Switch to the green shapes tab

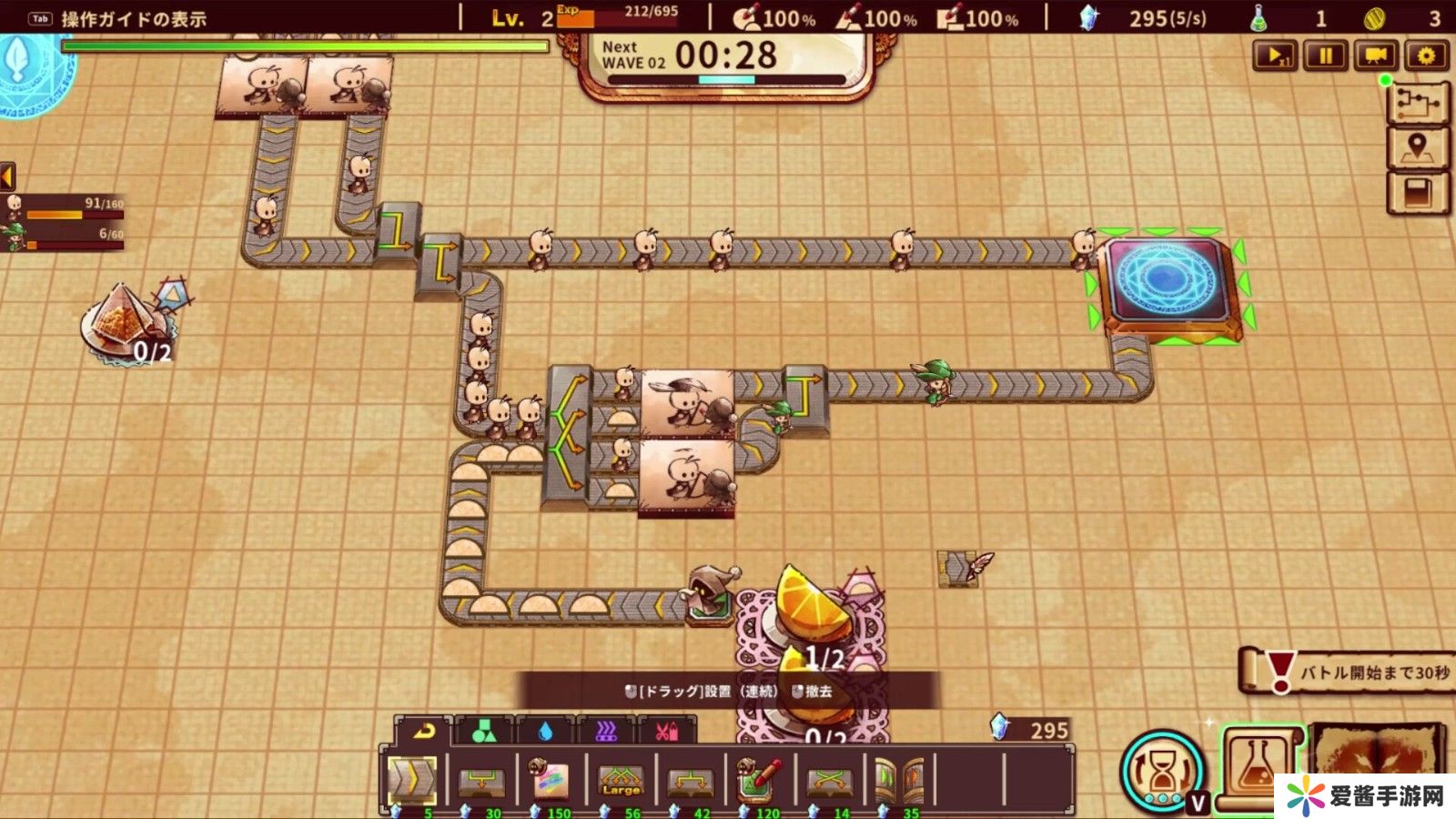point(484,731)
